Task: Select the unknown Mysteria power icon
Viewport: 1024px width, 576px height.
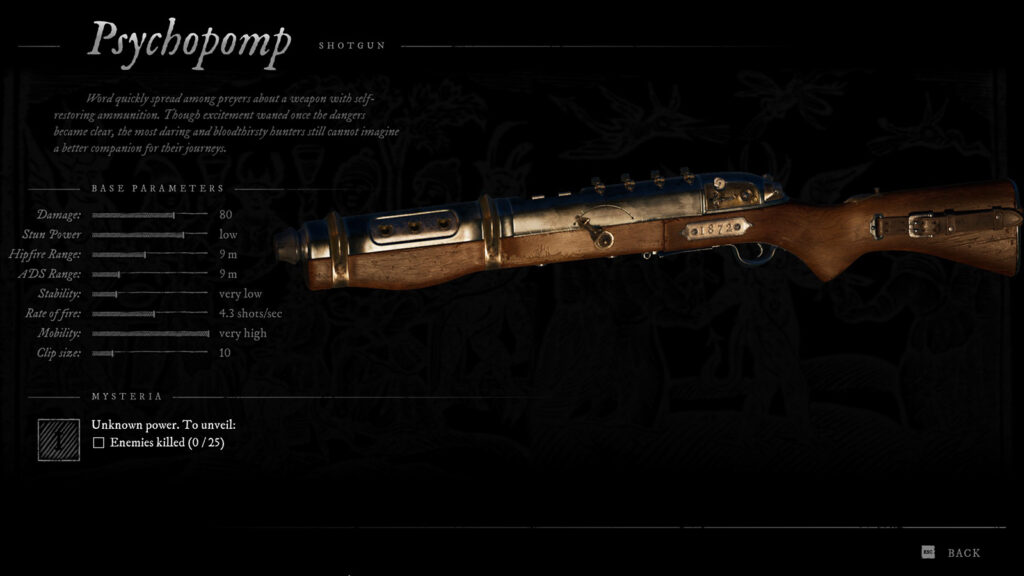Action: pyautogui.click(x=59, y=439)
